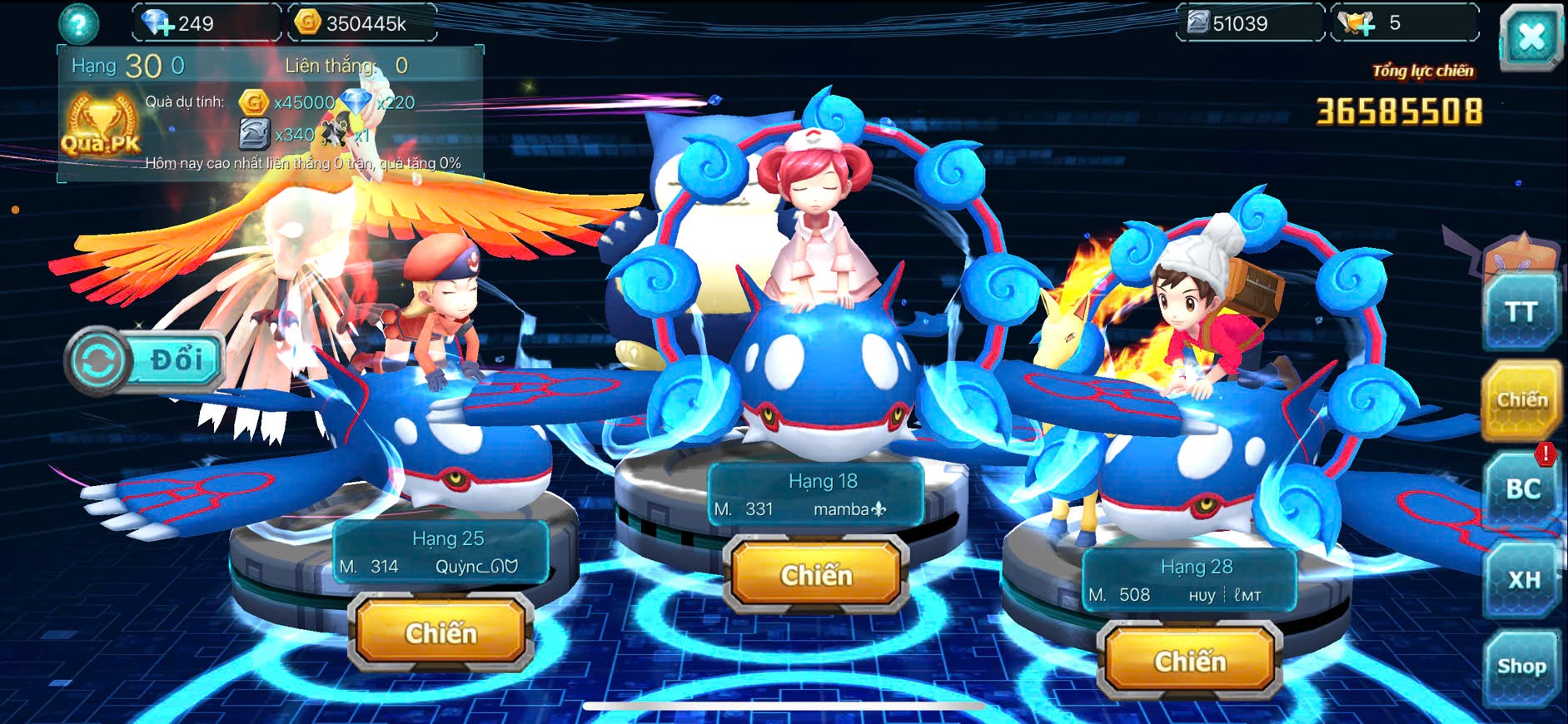Open the BC battle reports button
Screen dimensions: 1568x724
(x=1521, y=489)
